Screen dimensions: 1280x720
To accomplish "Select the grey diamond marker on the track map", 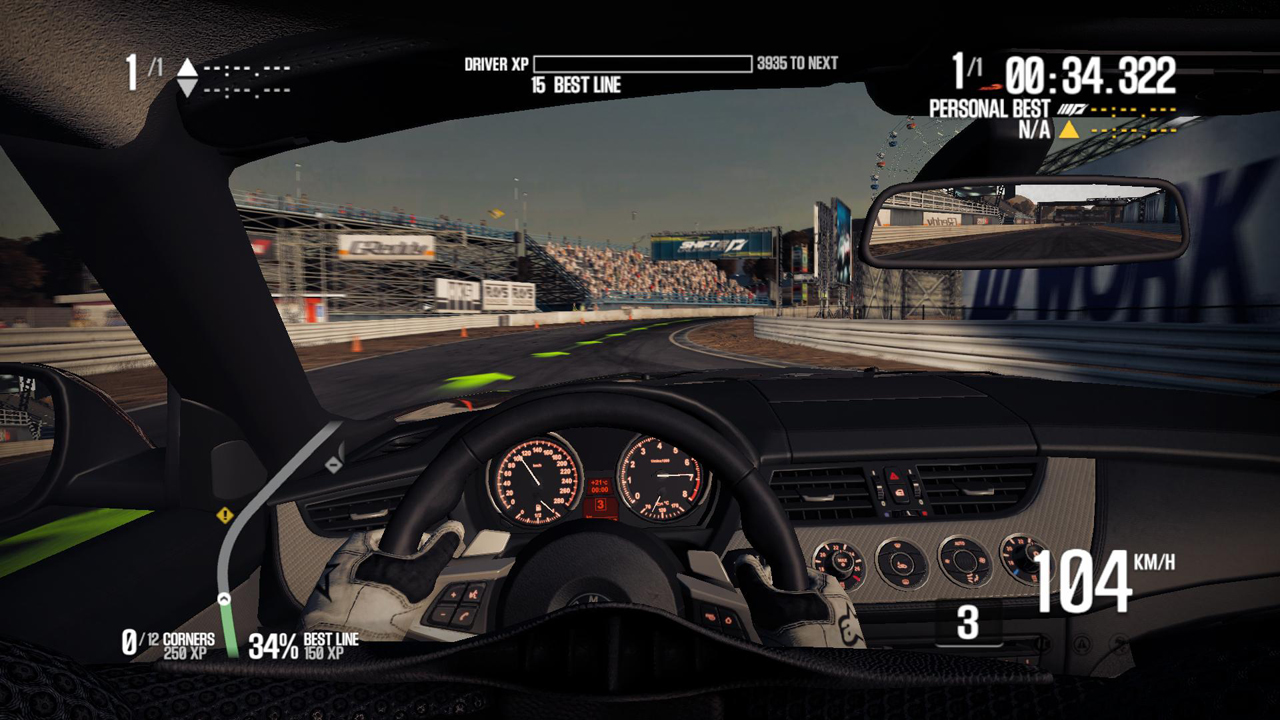I will 333,464.
